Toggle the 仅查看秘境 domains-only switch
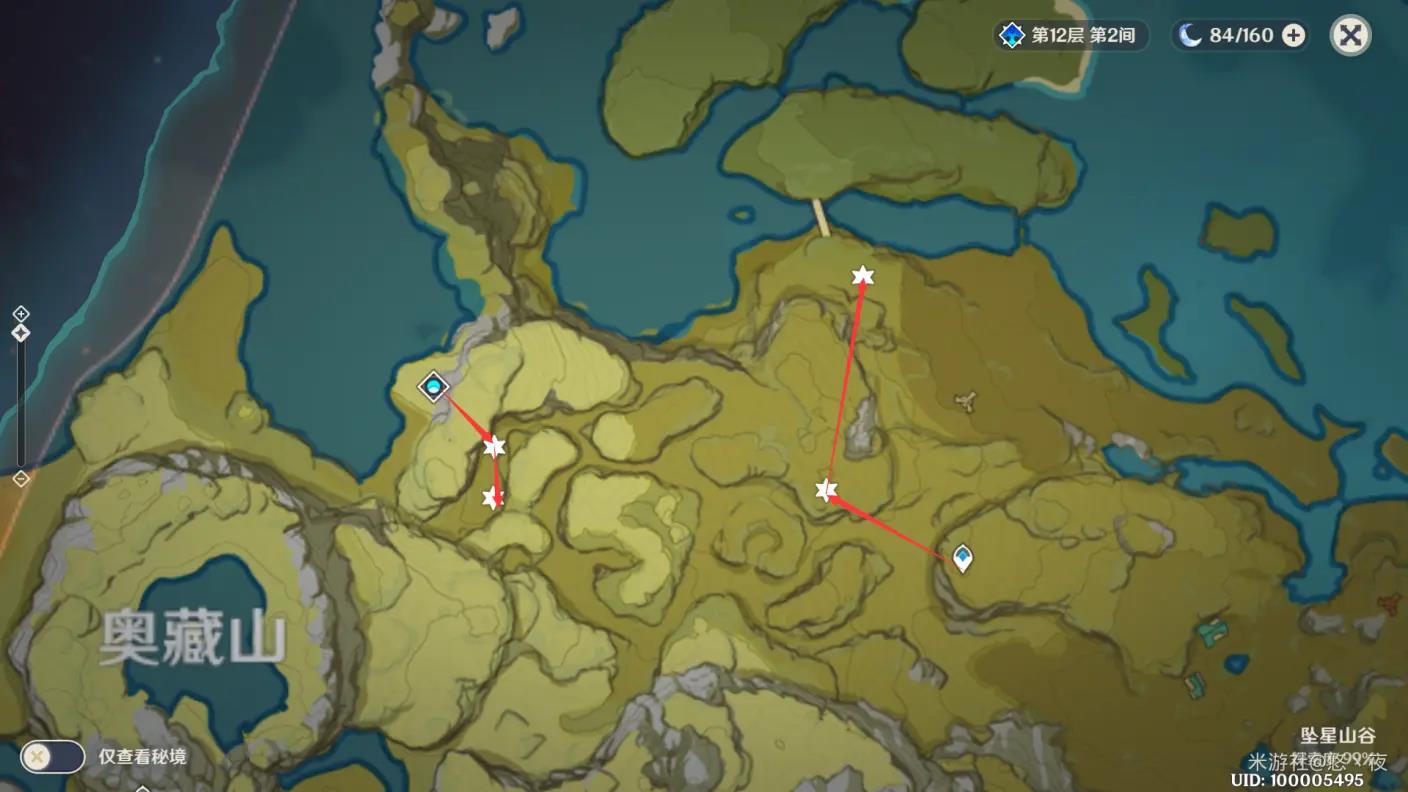The height and width of the screenshot is (792, 1408). tap(52, 756)
